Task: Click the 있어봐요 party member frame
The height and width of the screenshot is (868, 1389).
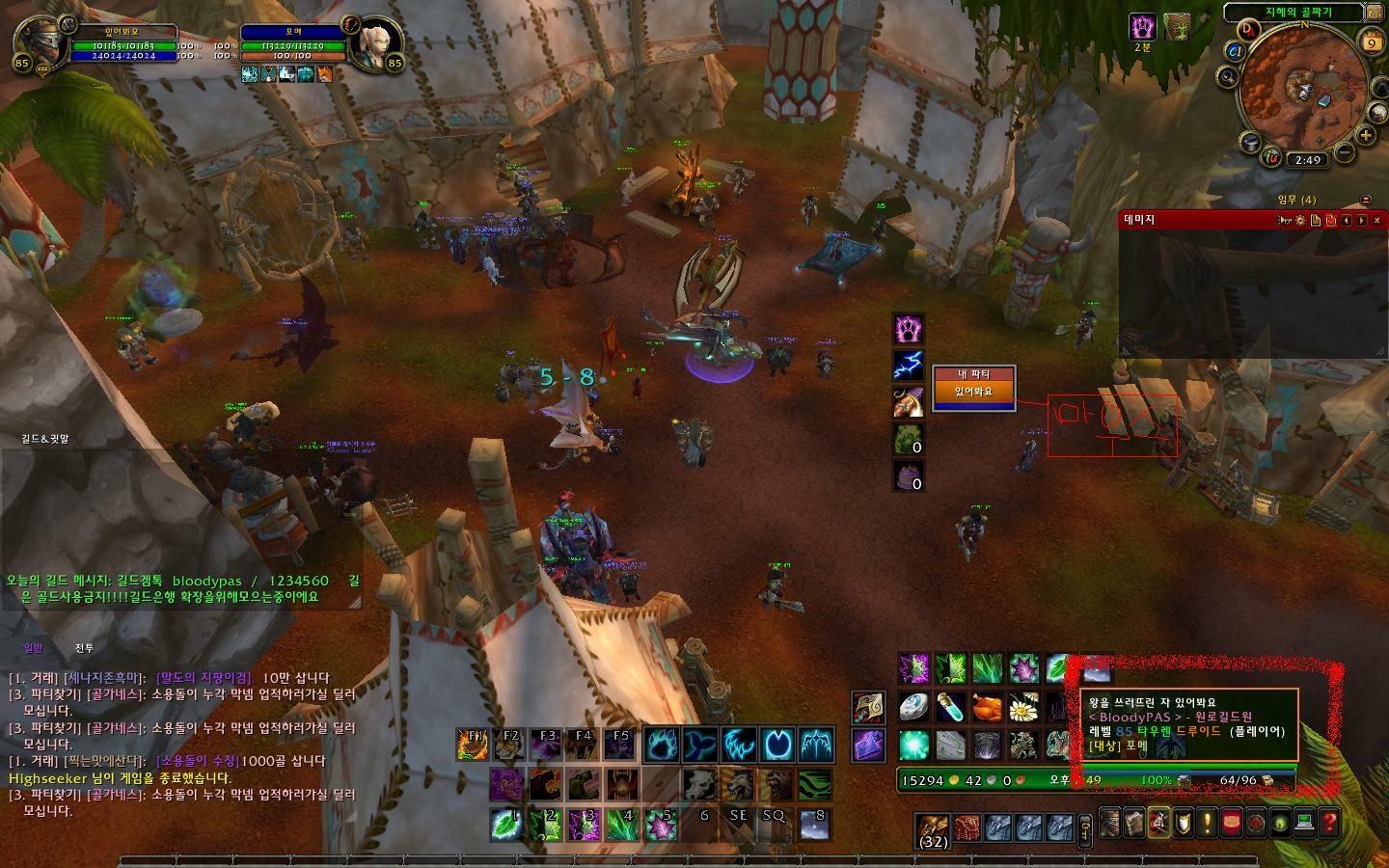Action: point(973,392)
